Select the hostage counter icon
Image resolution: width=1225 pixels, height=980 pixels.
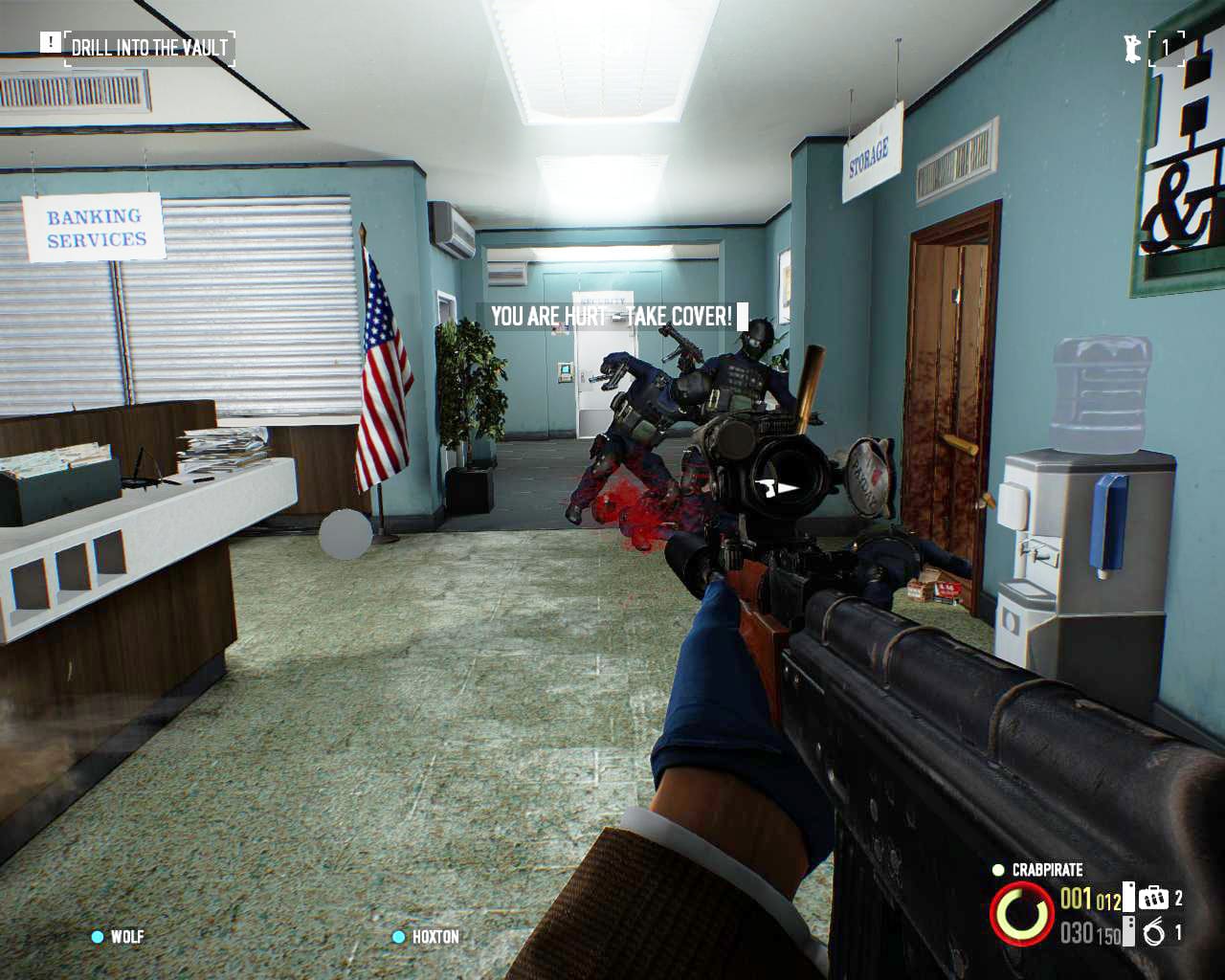pos(1133,48)
